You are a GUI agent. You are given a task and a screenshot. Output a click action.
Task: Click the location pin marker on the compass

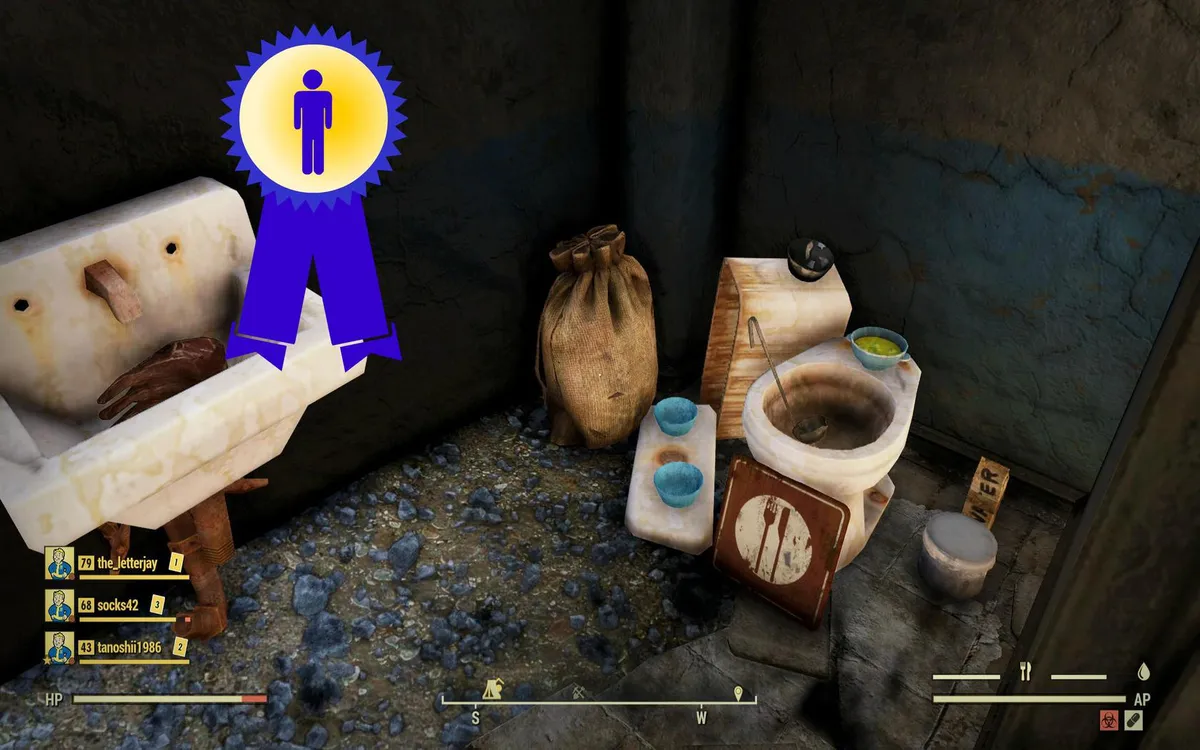[x=738, y=692]
